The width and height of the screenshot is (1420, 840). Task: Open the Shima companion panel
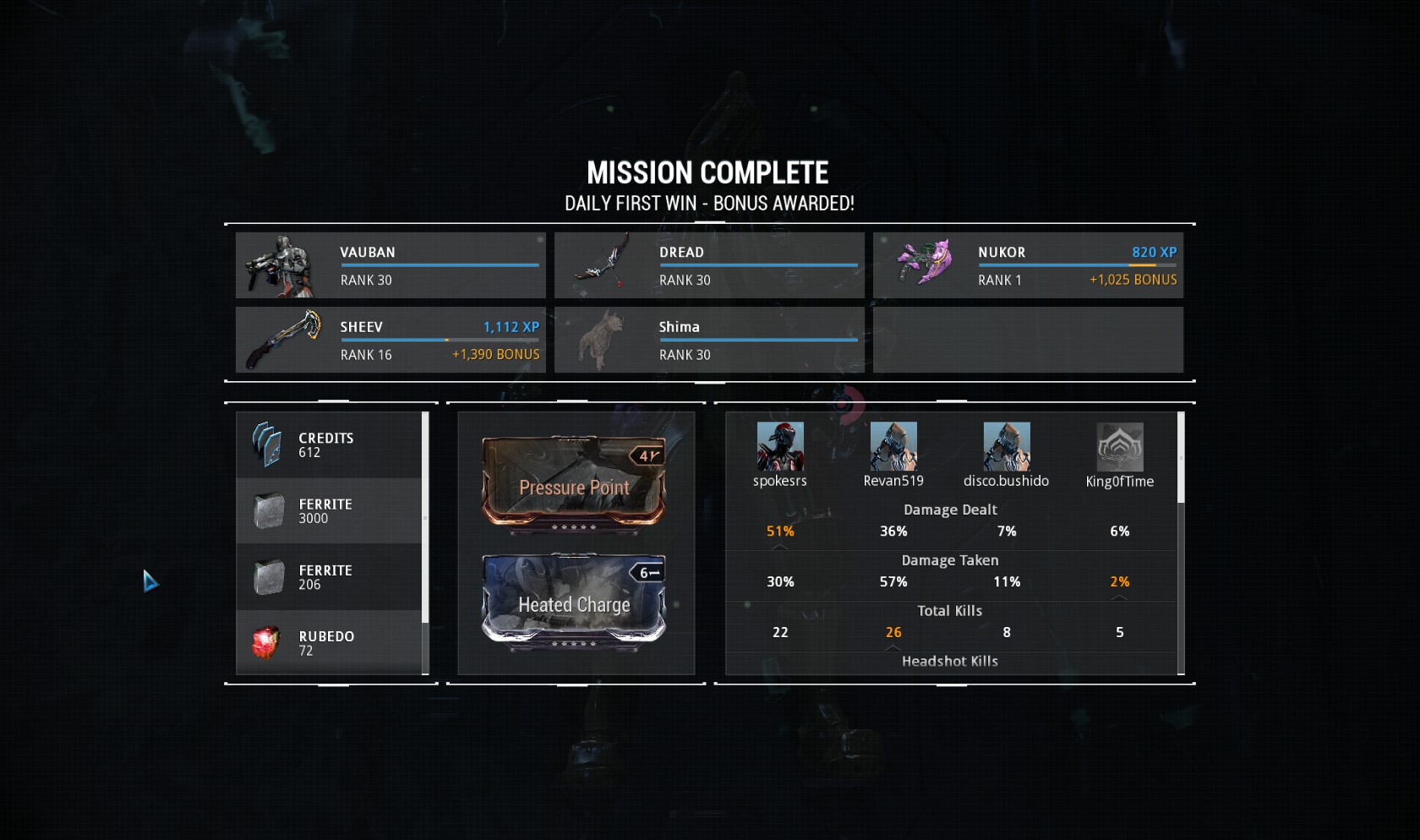click(709, 340)
